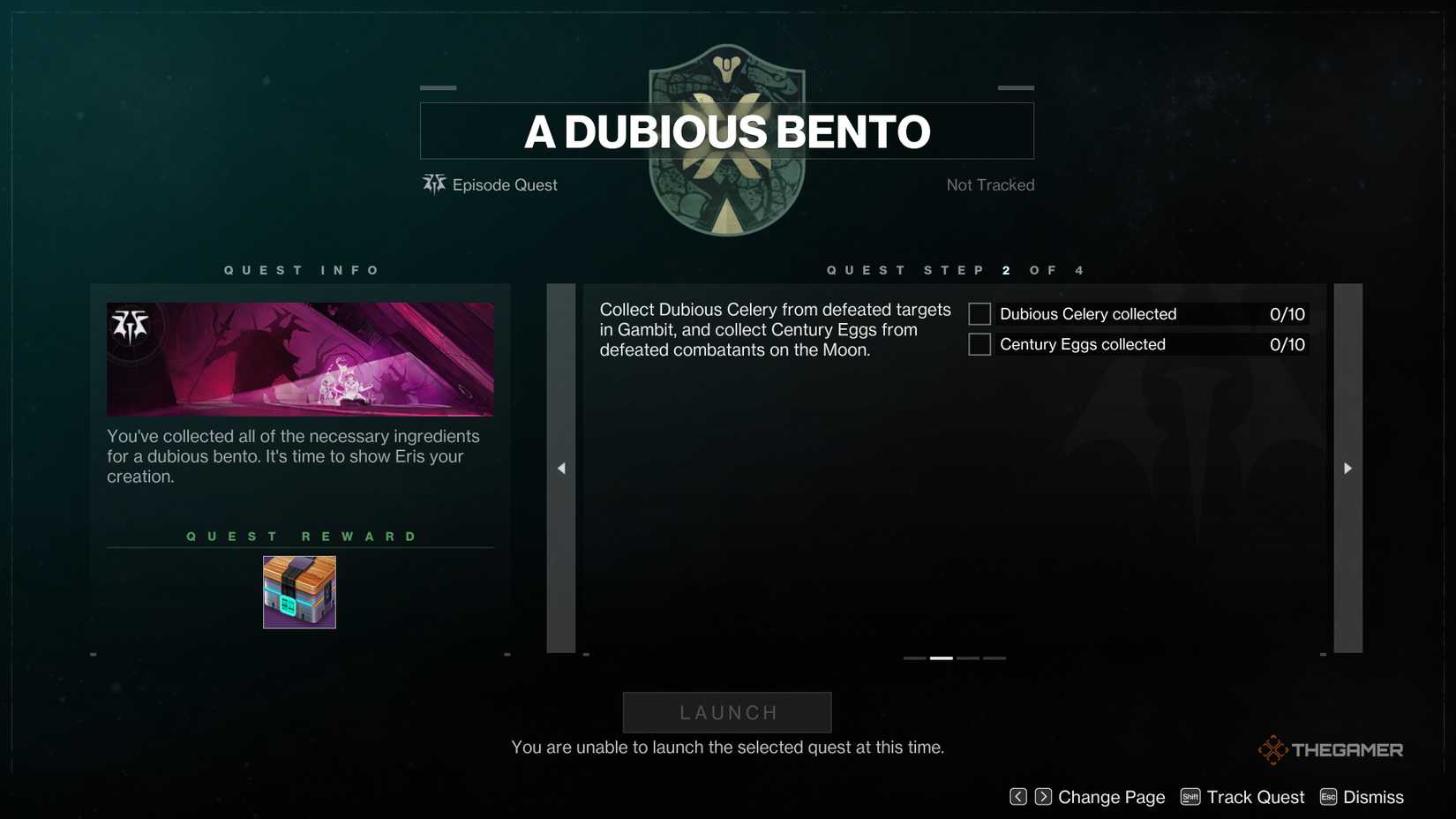
Task: Select the Quest Info section header
Action: click(300, 270)
